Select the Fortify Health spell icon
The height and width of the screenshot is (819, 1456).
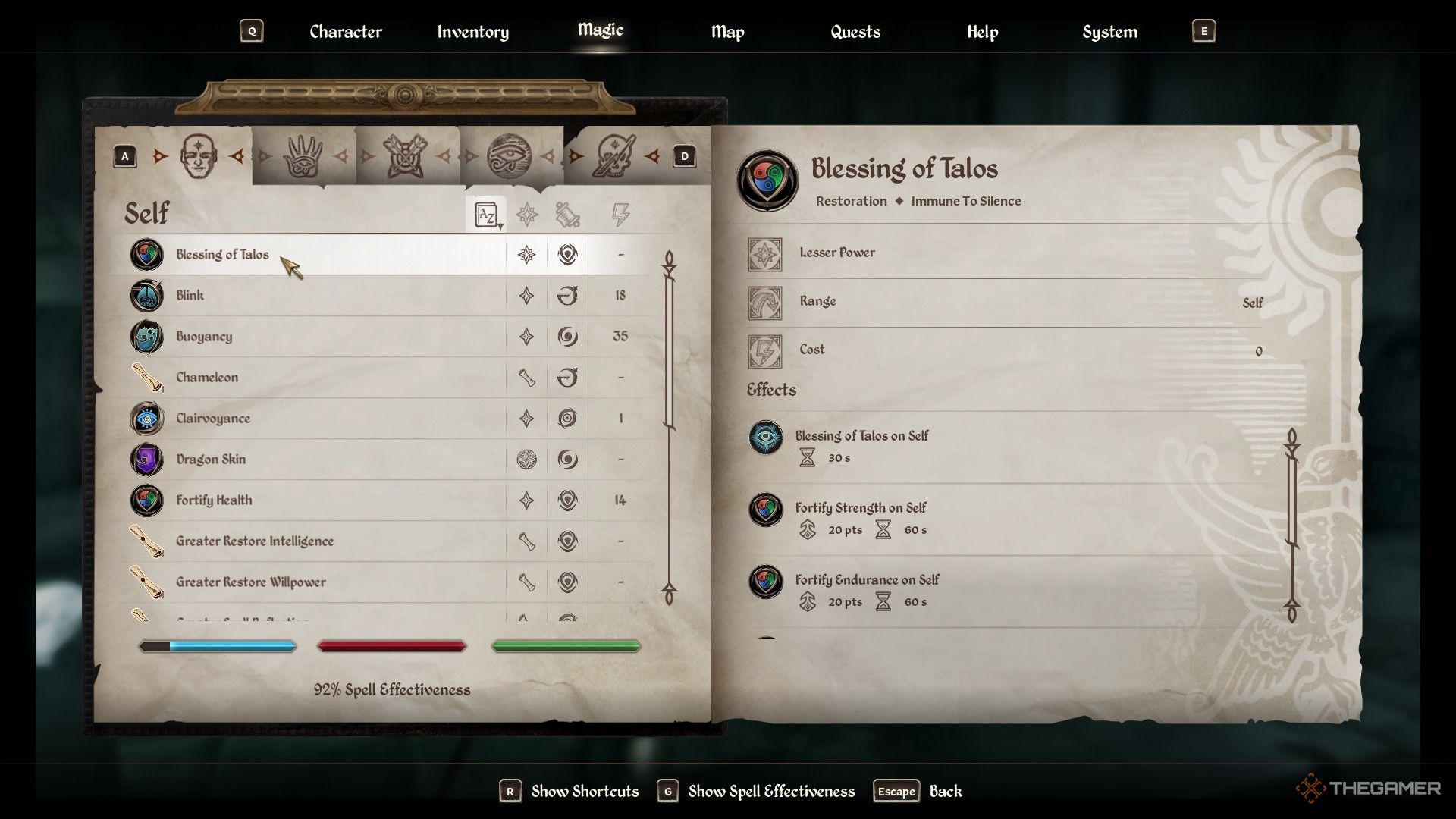pyautogui.click(x=146, y=500)
